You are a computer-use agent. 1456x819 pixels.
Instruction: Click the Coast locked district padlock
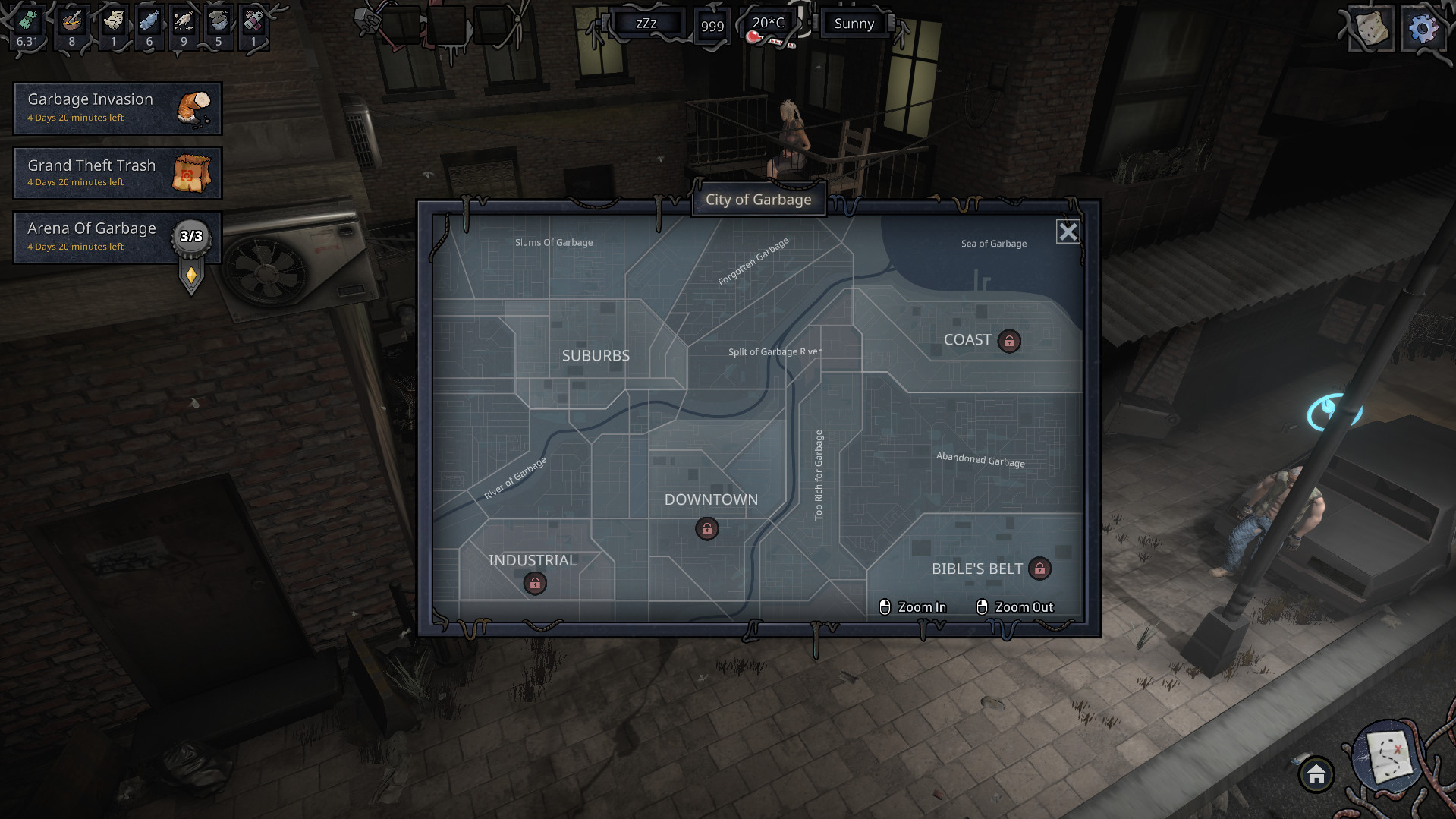pyautogui.click(x=1009, y=342)
